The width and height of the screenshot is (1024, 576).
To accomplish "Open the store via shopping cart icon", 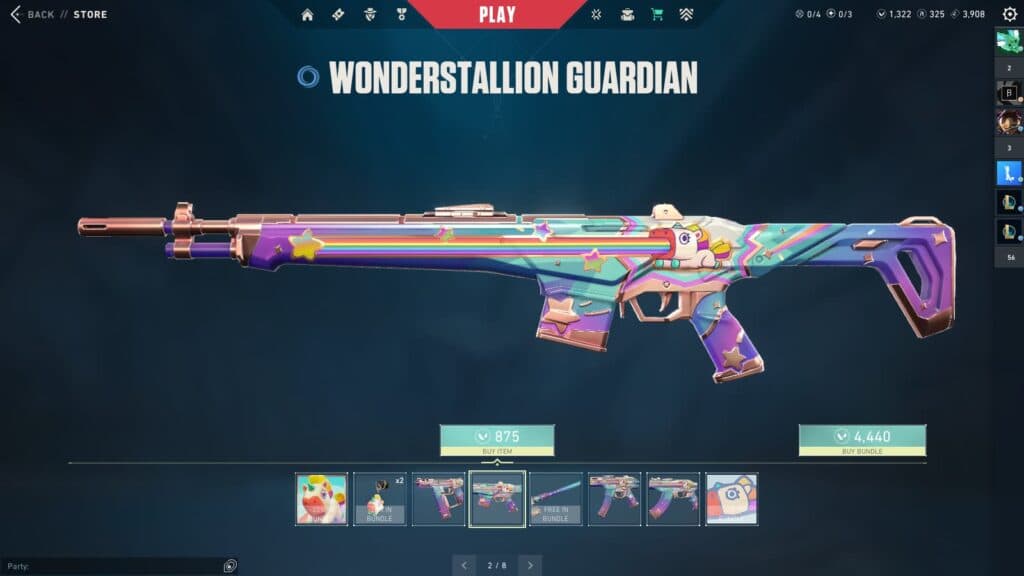I will pos(657,15).
